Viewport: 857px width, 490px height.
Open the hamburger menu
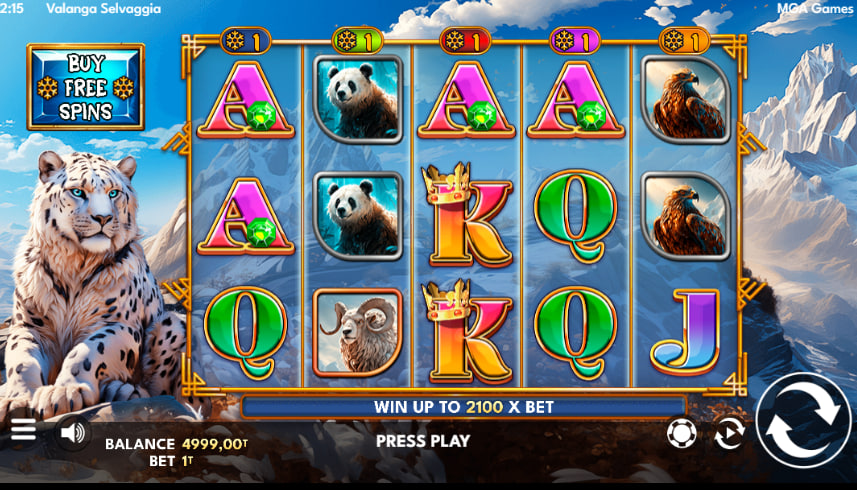click(23, 431)
